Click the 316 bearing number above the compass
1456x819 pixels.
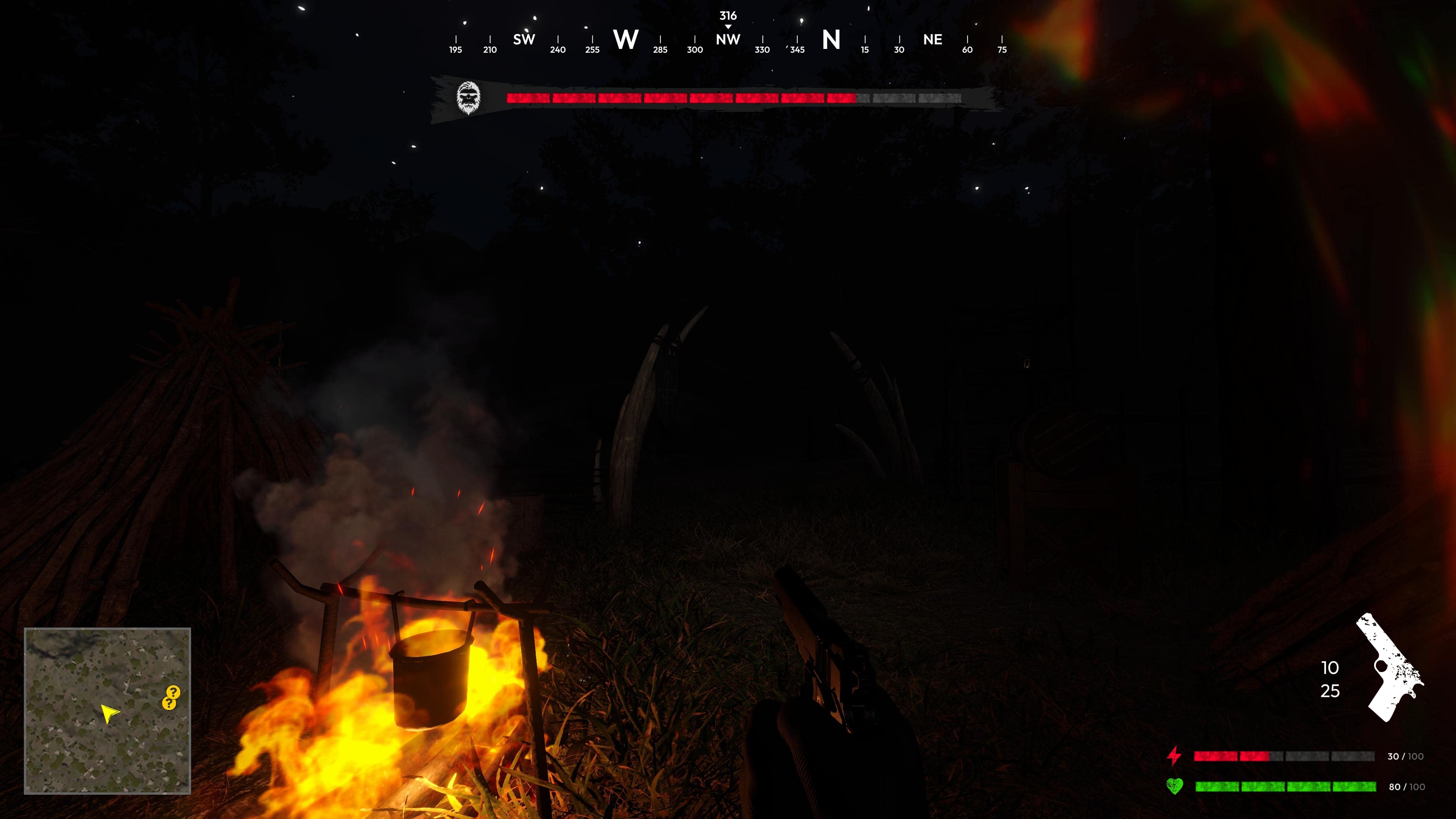728,15
